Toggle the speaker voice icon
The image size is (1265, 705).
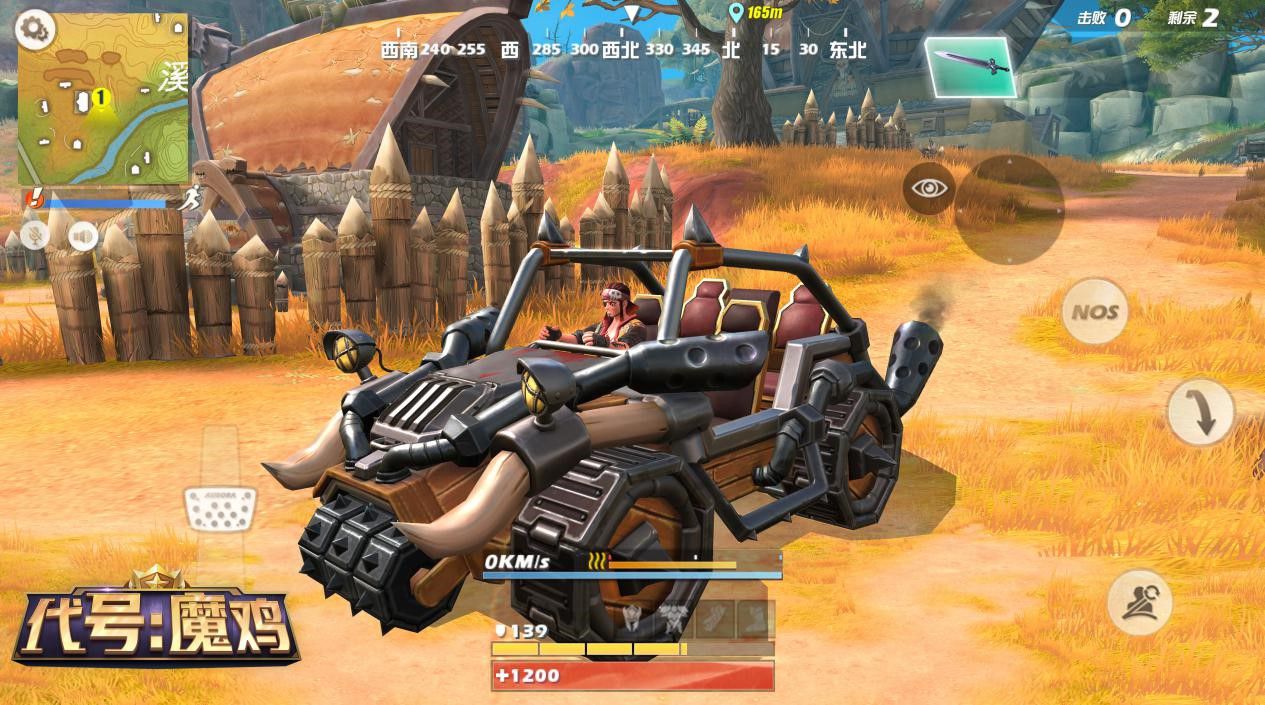pyautogui.click(x=83, y=236)
